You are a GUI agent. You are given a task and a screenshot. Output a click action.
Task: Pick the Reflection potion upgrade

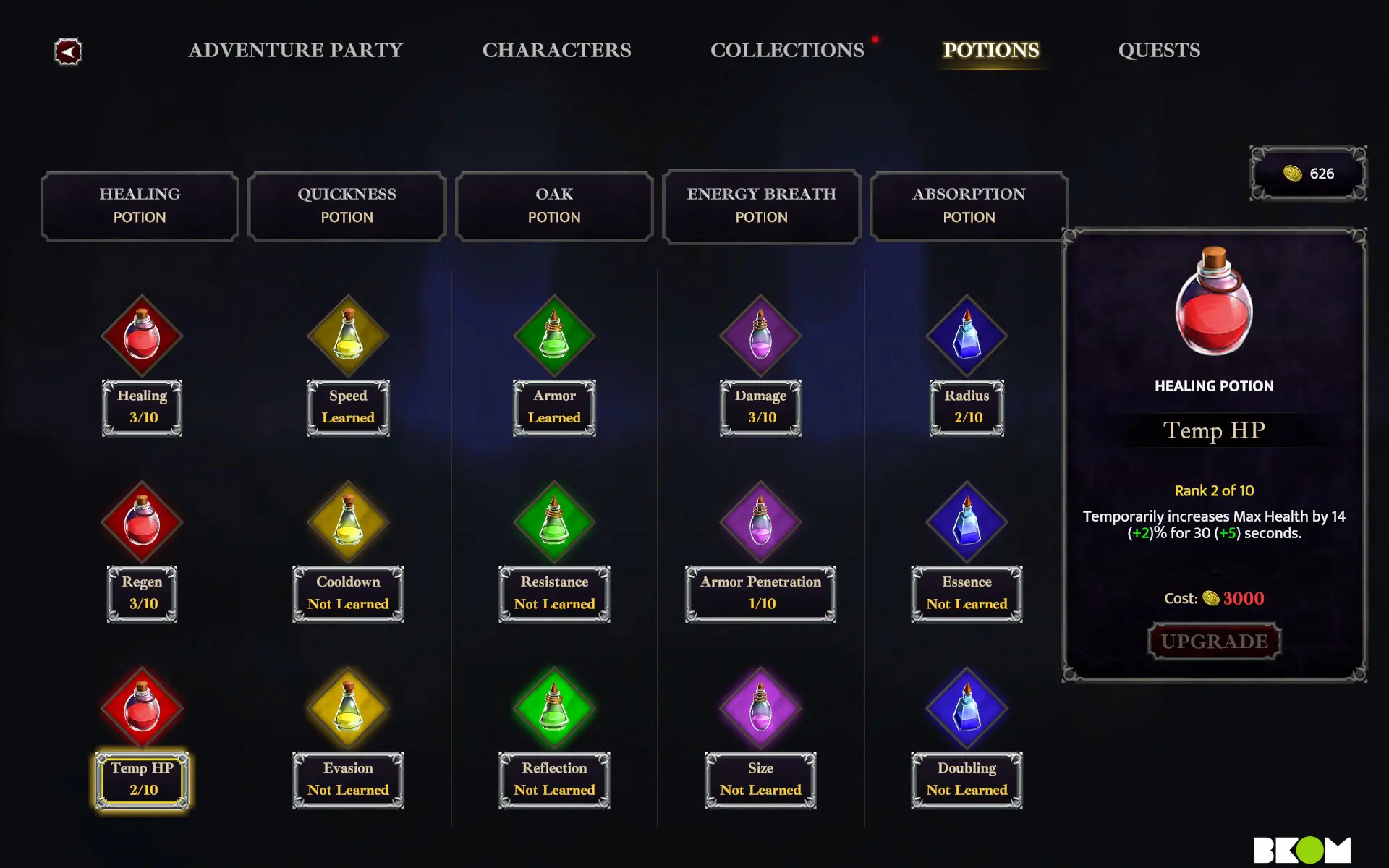(x=554, y=708)
